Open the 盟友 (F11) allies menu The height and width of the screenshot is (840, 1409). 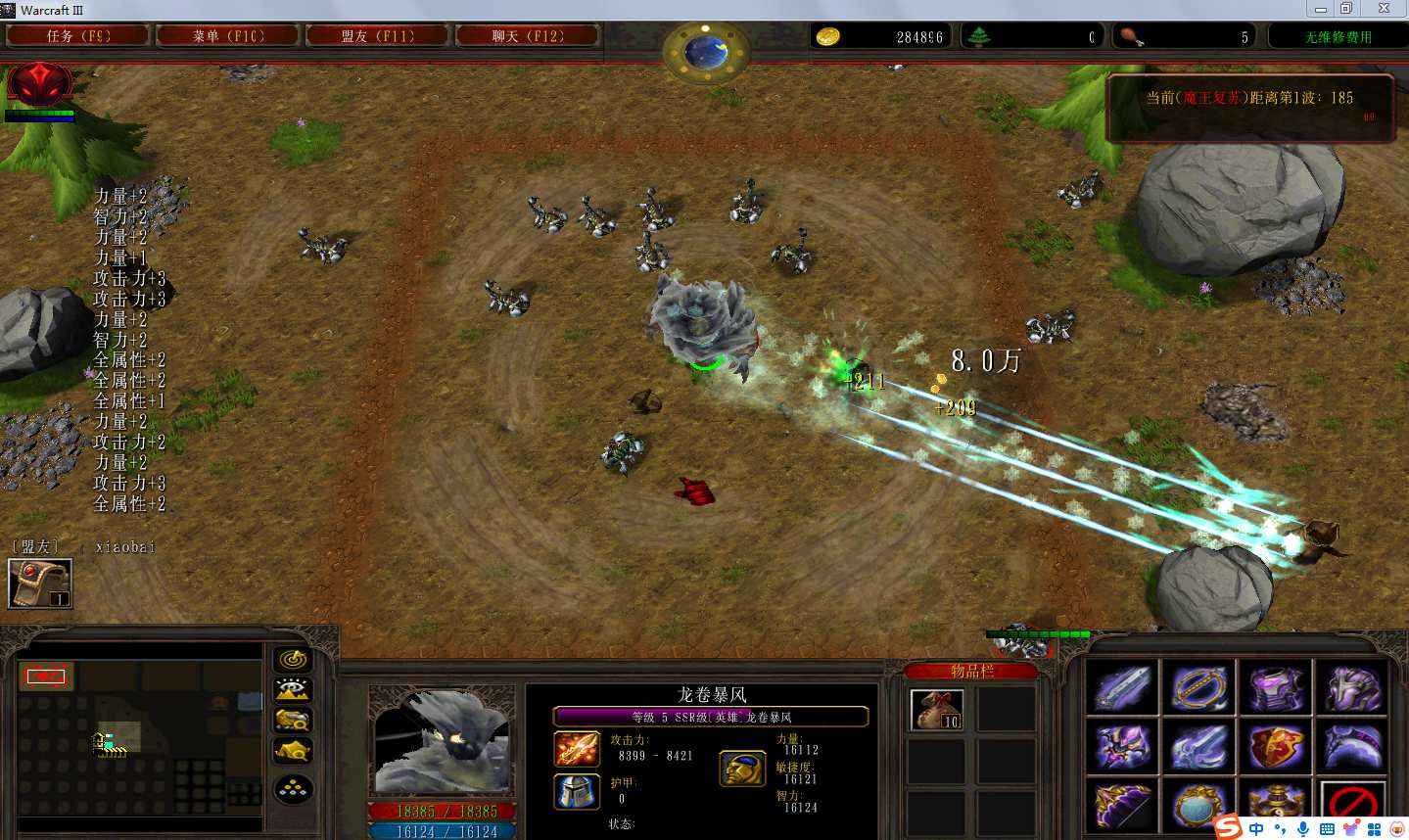(378, 36)
